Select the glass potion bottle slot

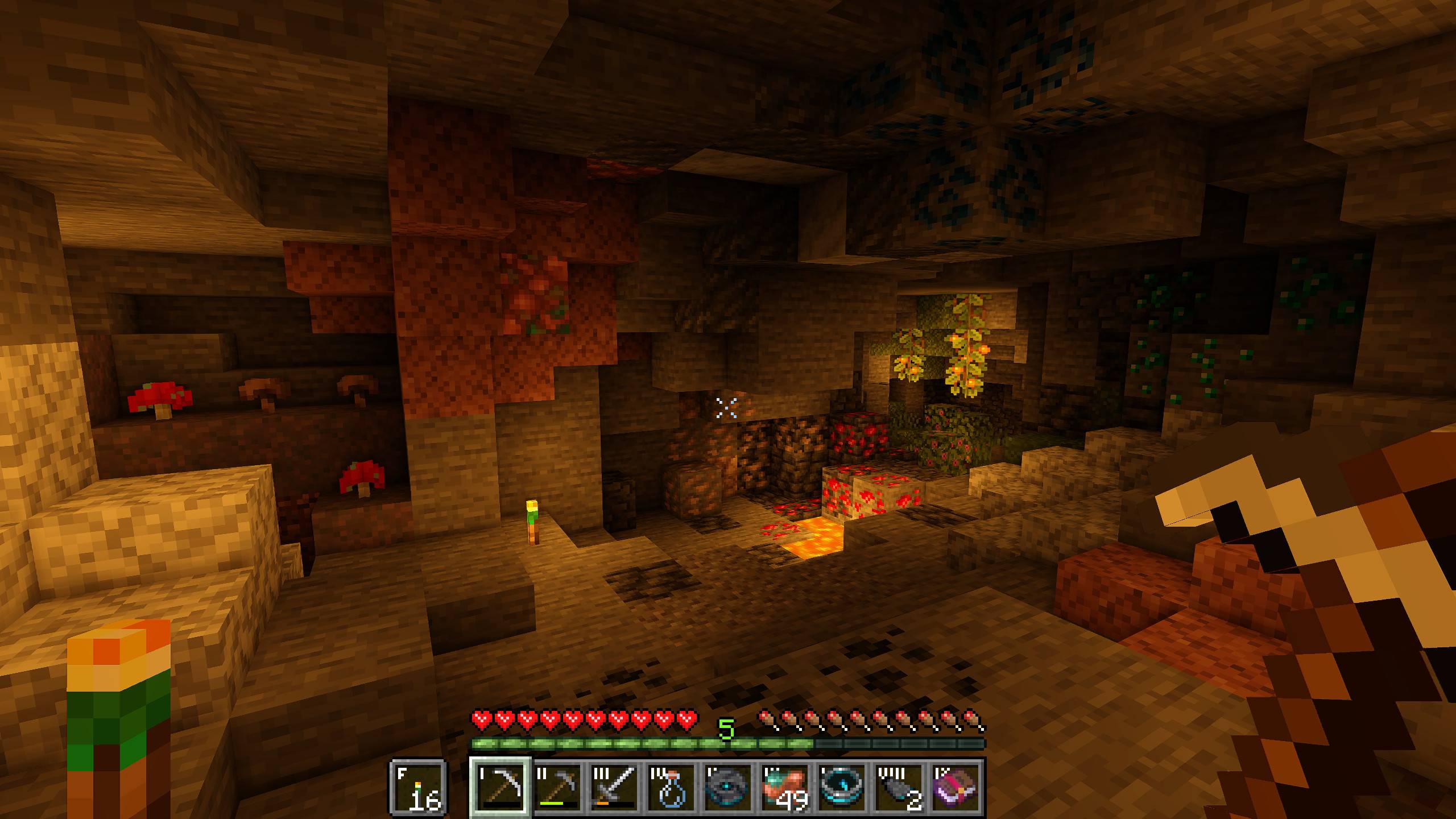(x=672, y=788)
